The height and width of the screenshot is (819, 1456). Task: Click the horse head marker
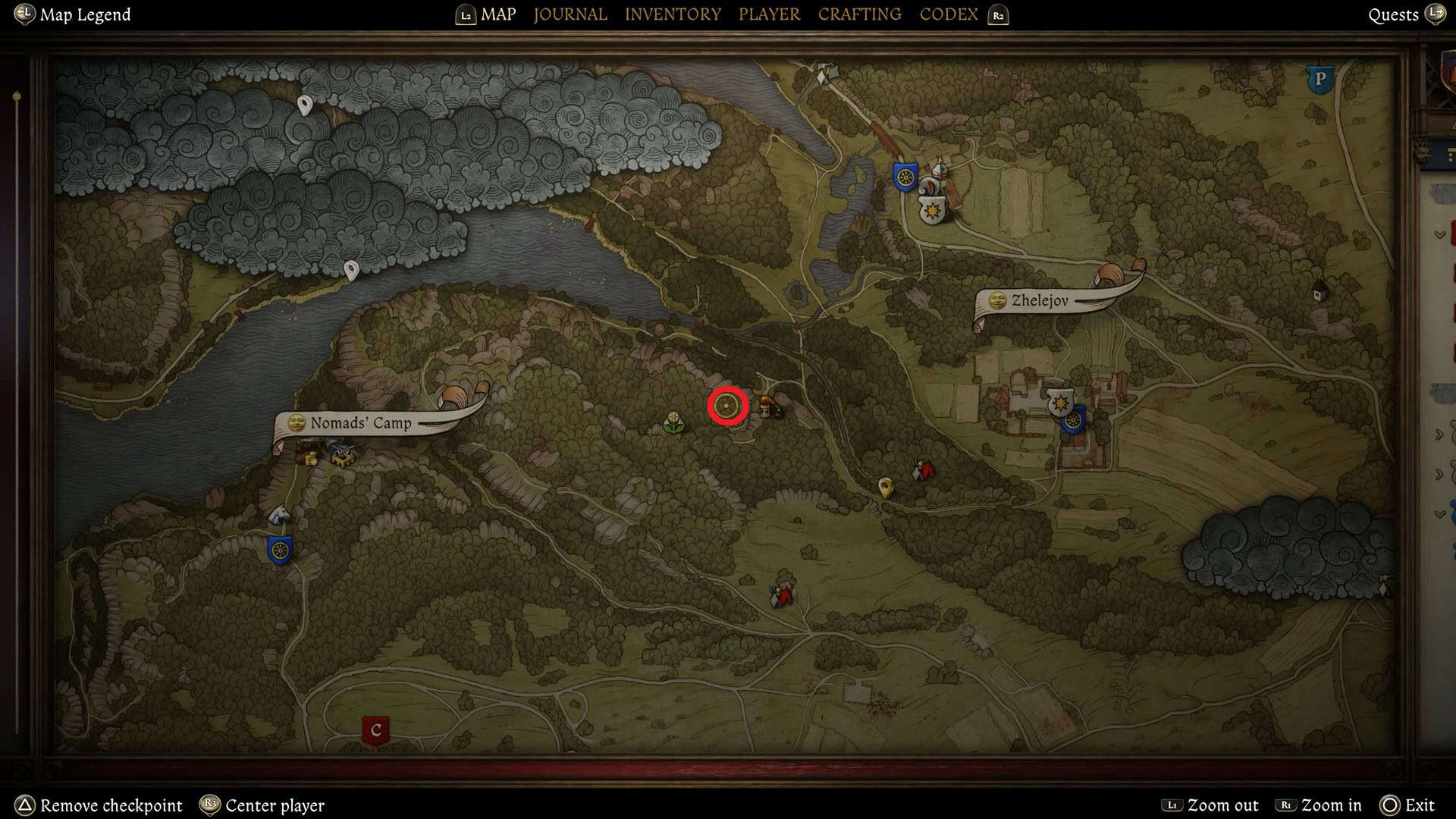279,516
